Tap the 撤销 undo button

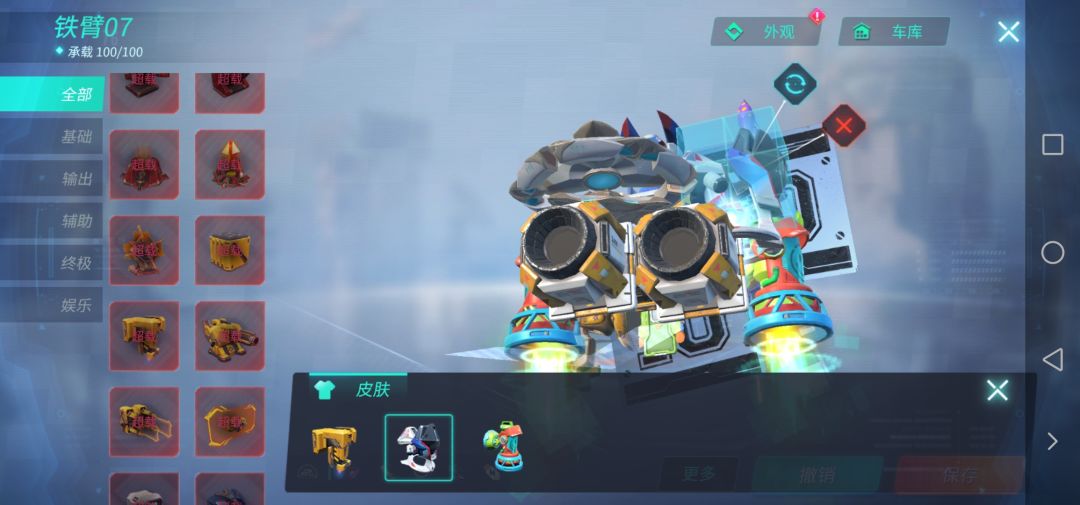click(x=816, y=474)
